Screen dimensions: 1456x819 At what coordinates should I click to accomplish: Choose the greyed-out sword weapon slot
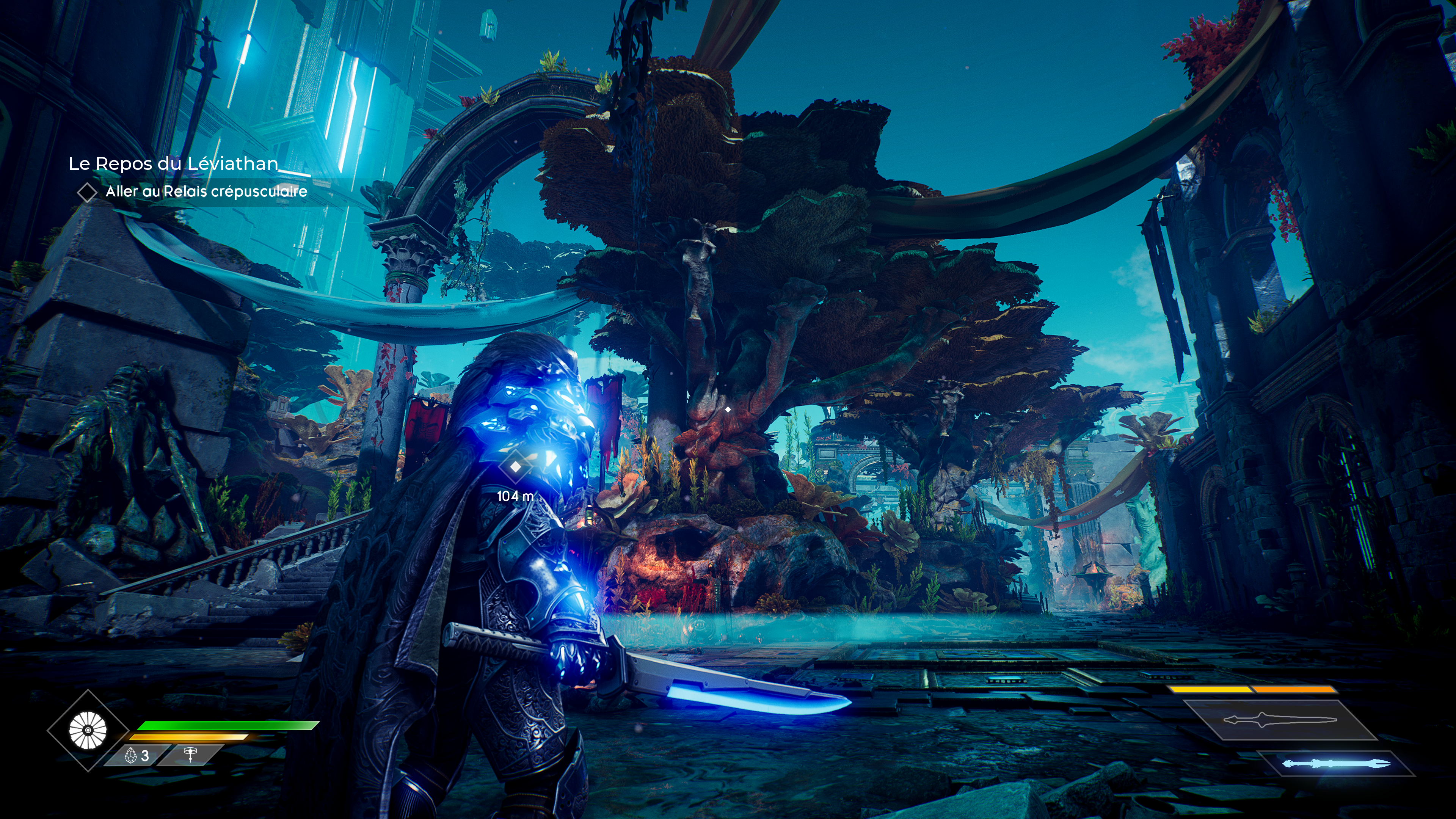click(1280, 720)
